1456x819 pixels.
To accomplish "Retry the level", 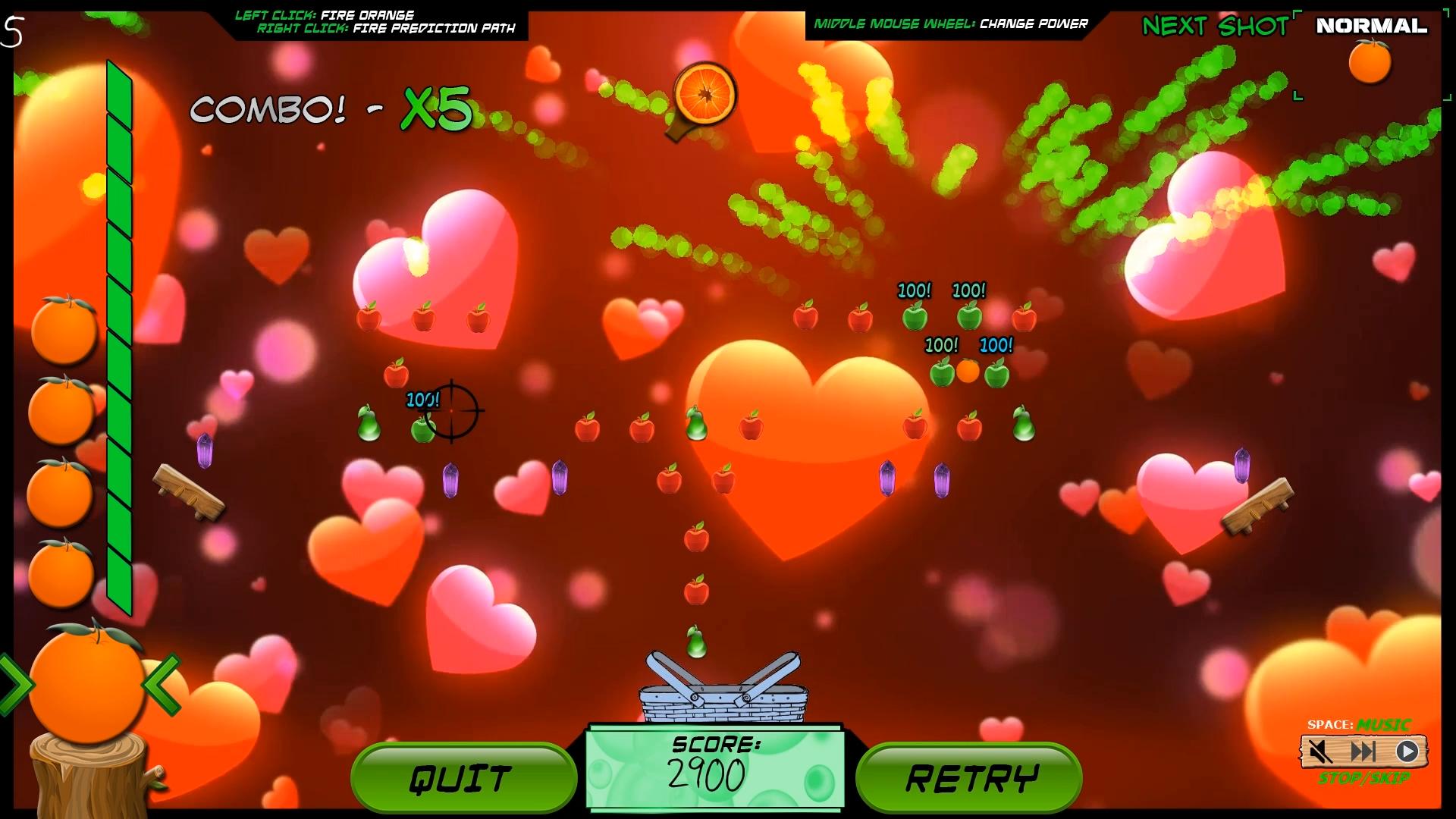I will point(969,778).
